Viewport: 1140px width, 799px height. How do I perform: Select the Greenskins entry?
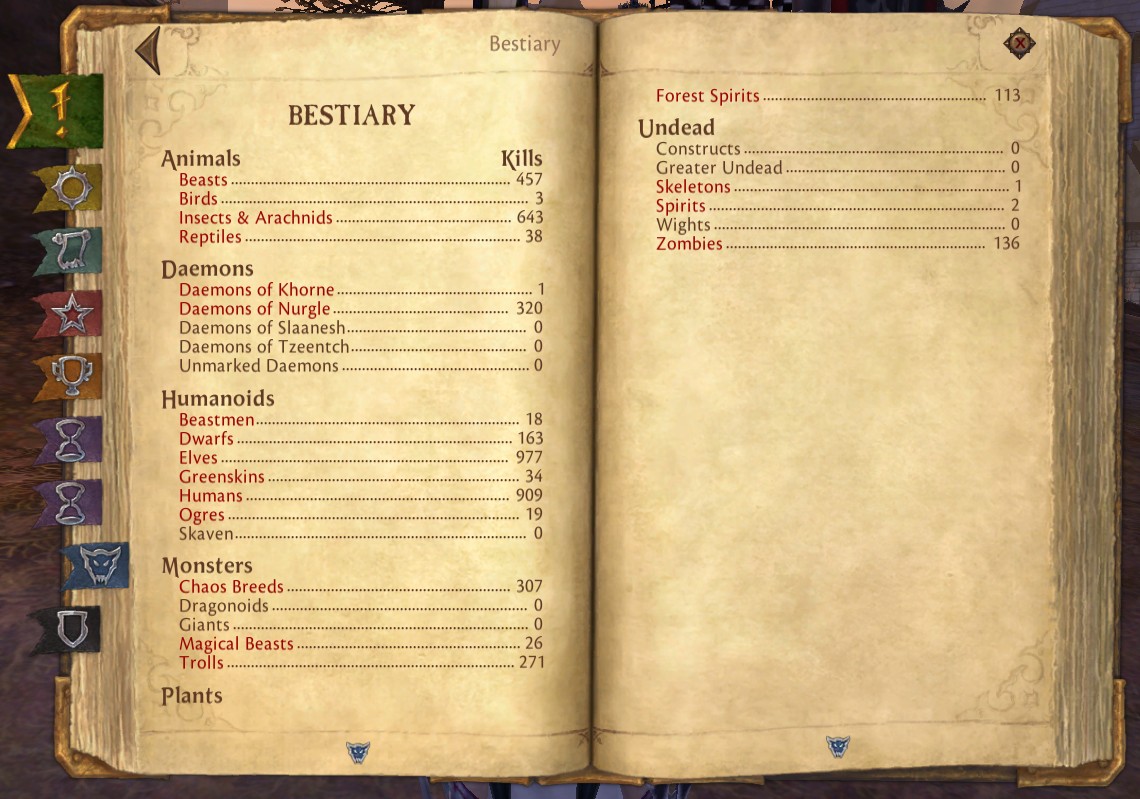tap(221, 477)
